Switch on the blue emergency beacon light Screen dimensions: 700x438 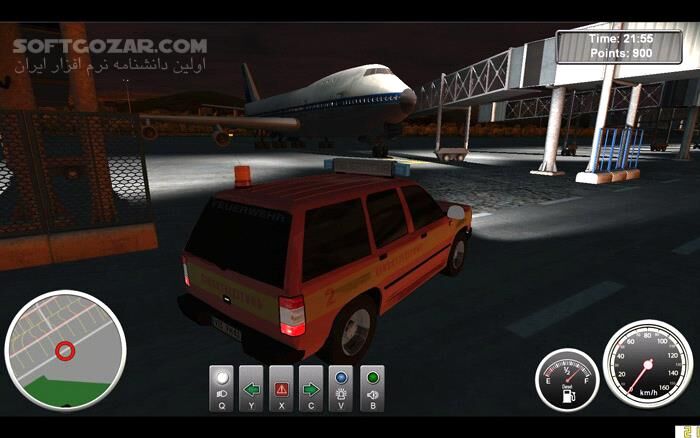(342, 388)
